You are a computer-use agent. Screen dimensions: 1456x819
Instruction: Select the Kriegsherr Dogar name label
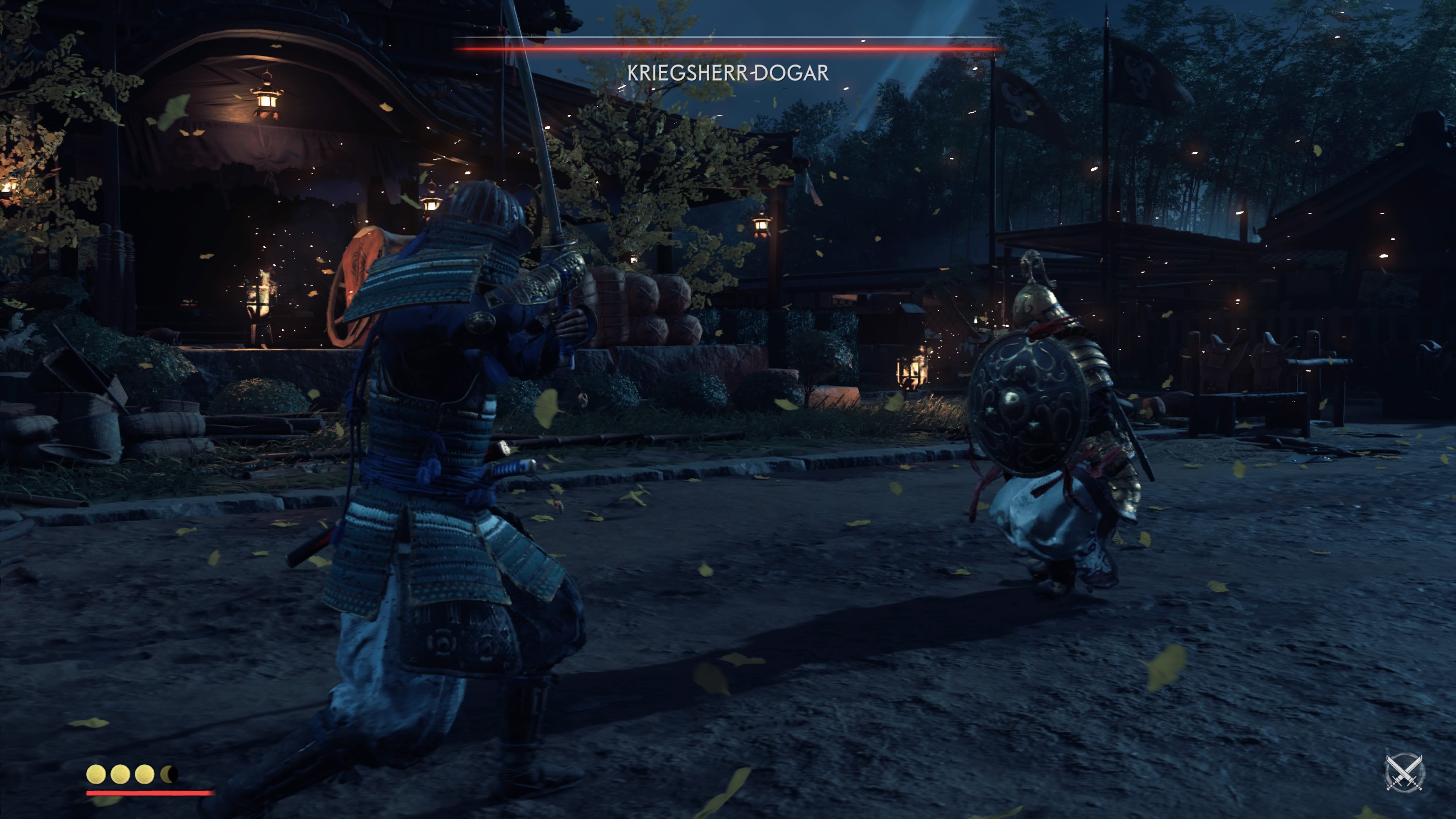tap(728, 72)
